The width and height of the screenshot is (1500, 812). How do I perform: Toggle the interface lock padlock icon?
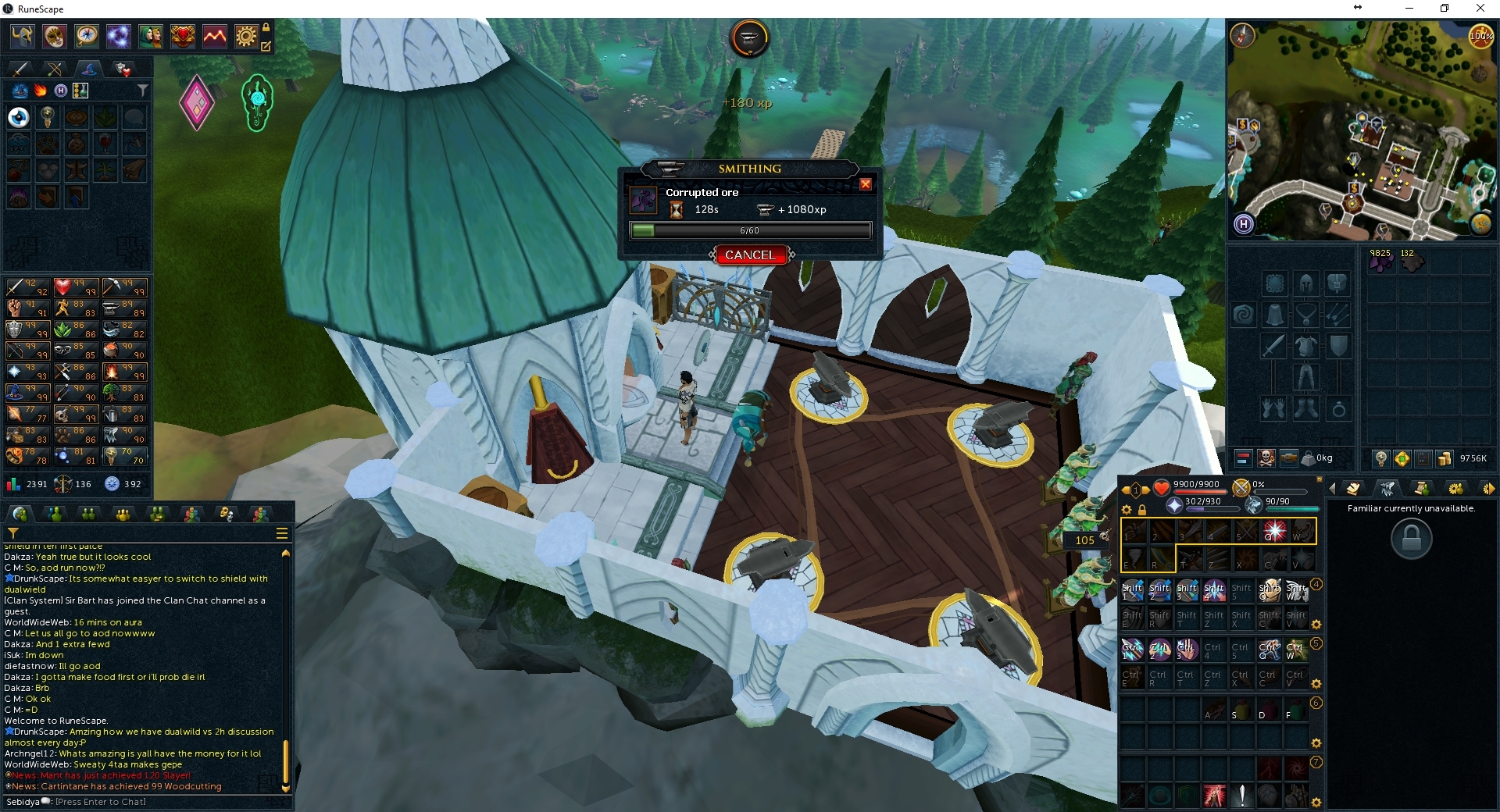(x=266, y=28)
